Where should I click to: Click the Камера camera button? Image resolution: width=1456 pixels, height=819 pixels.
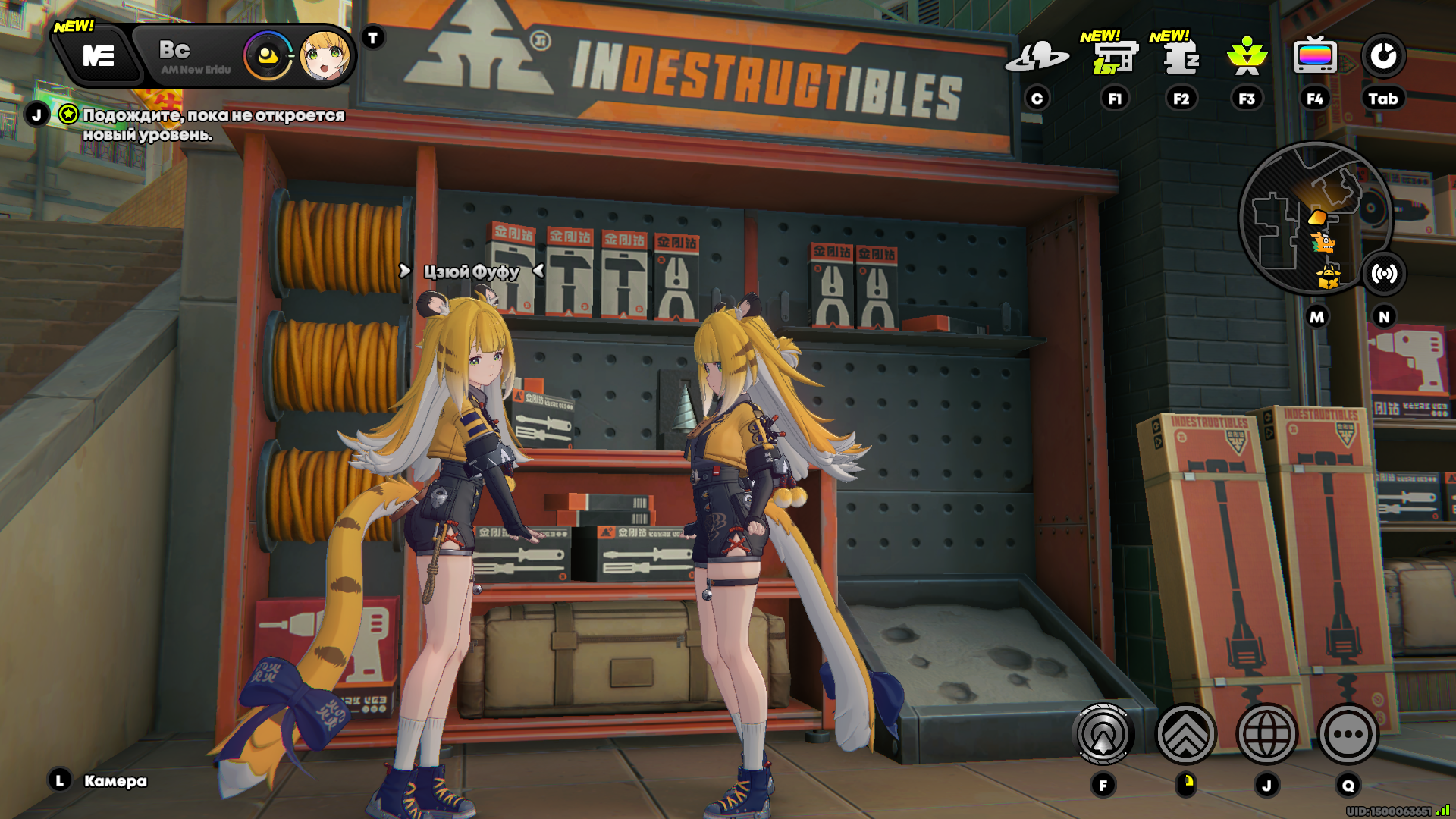tap(114, 781)
